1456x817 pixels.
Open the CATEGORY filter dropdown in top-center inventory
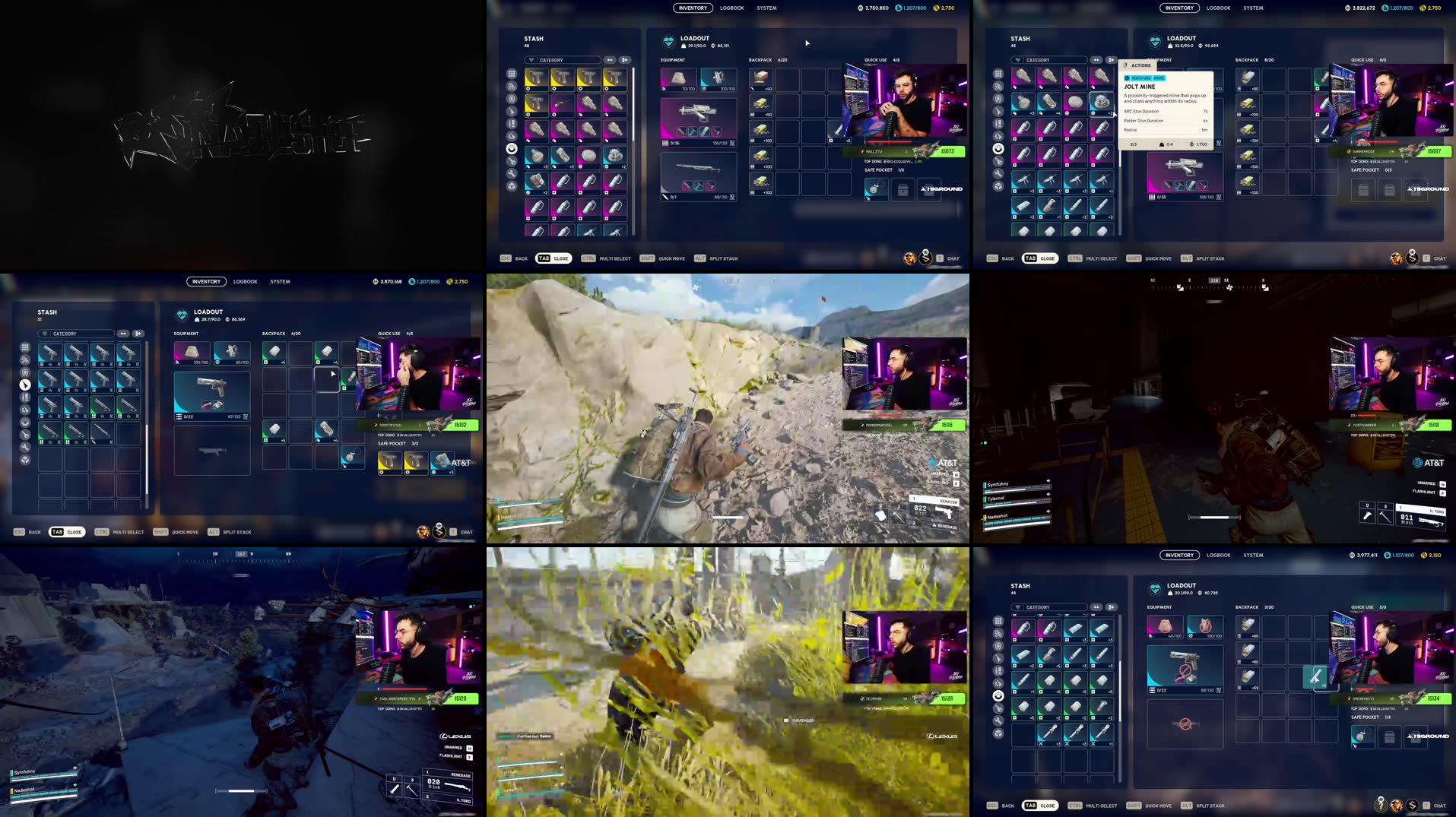pos(563,59)
